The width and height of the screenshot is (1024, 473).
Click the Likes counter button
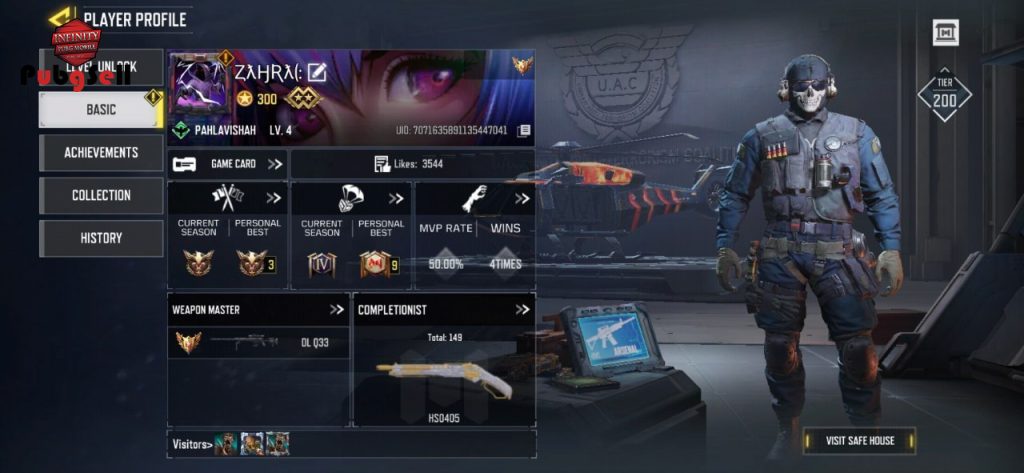[x=408, y=164]
